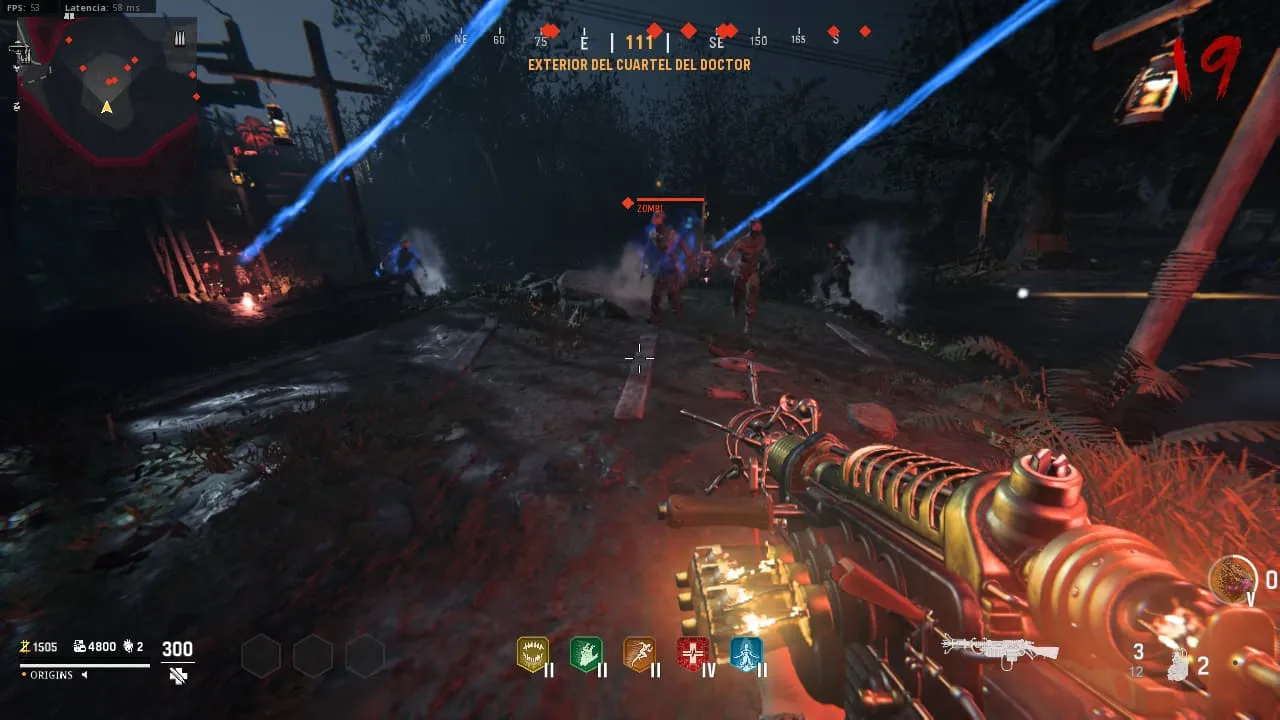
Task: Click the compass bar heading 111
Action: click(639, 42)
